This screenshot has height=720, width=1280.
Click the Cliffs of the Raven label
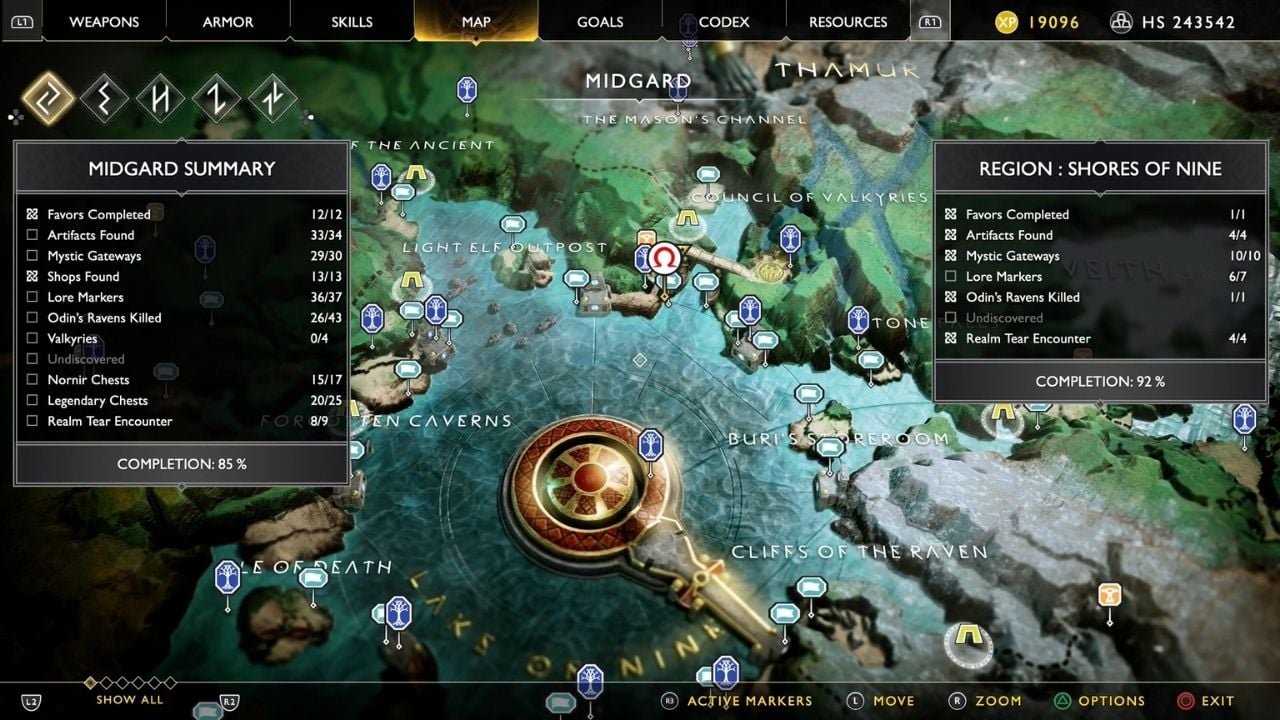click(x=859, y=552)
